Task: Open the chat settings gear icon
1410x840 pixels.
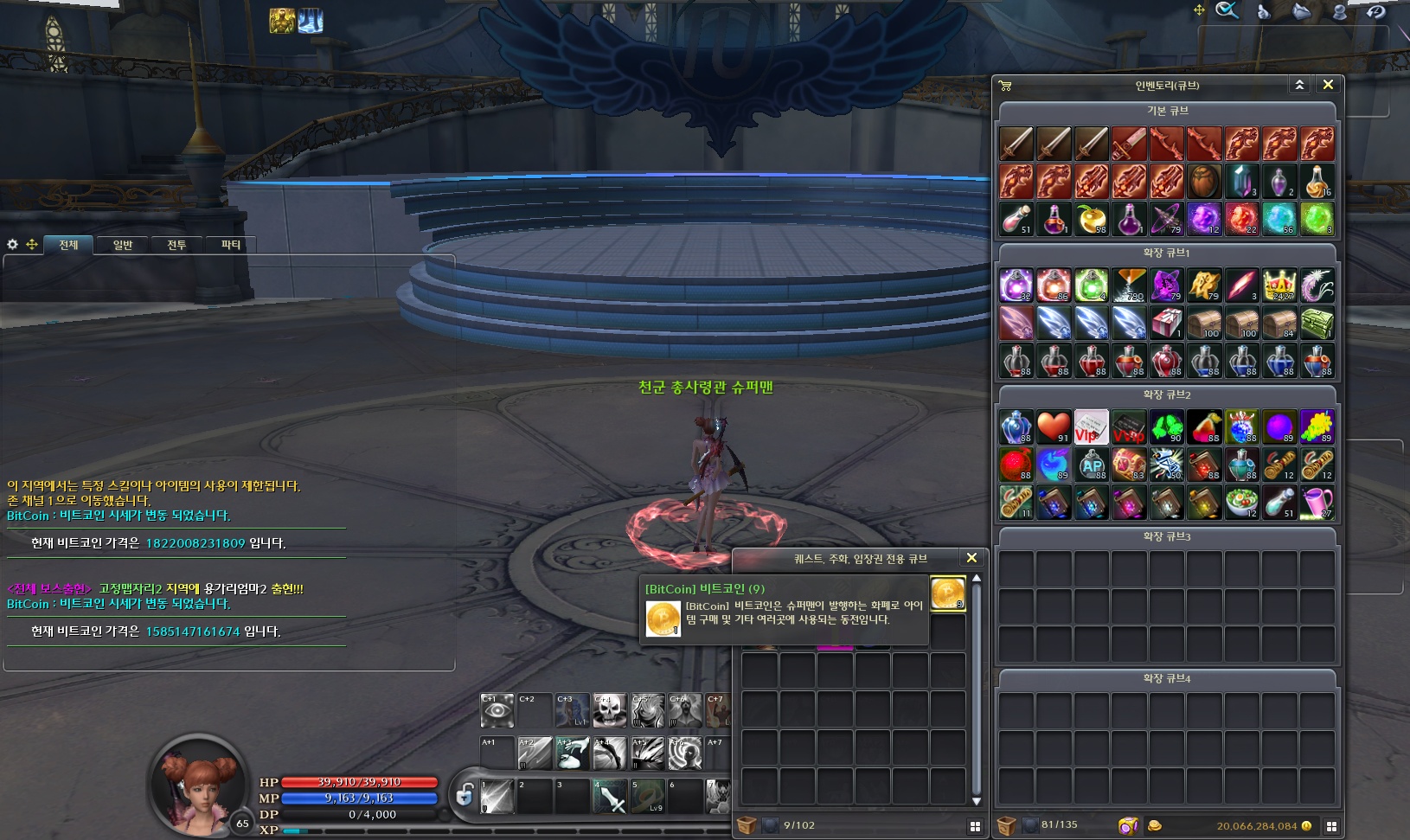Action: point(11,245)
